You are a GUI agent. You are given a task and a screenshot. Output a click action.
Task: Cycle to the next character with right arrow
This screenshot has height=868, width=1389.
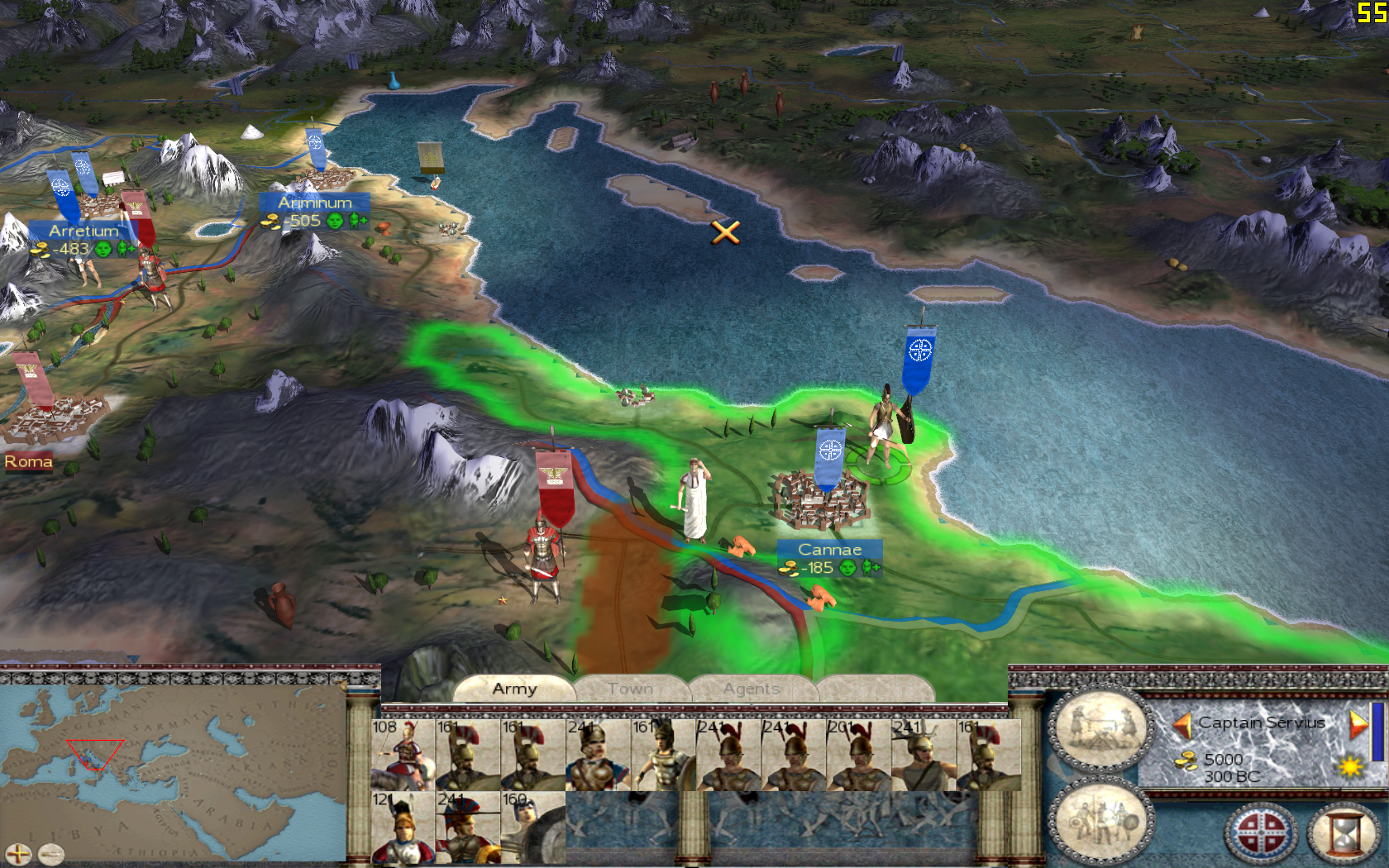pyautogui.click(x=1358, y=725)
